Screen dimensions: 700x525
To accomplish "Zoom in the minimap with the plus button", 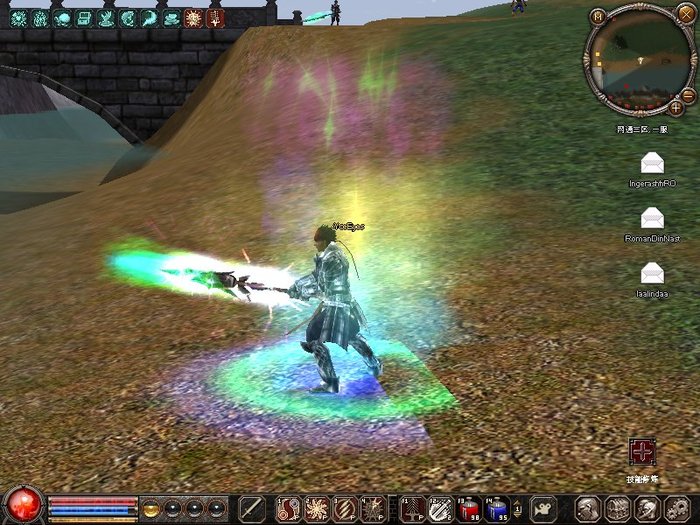I will pyautogui.click(x=676, y=106).
